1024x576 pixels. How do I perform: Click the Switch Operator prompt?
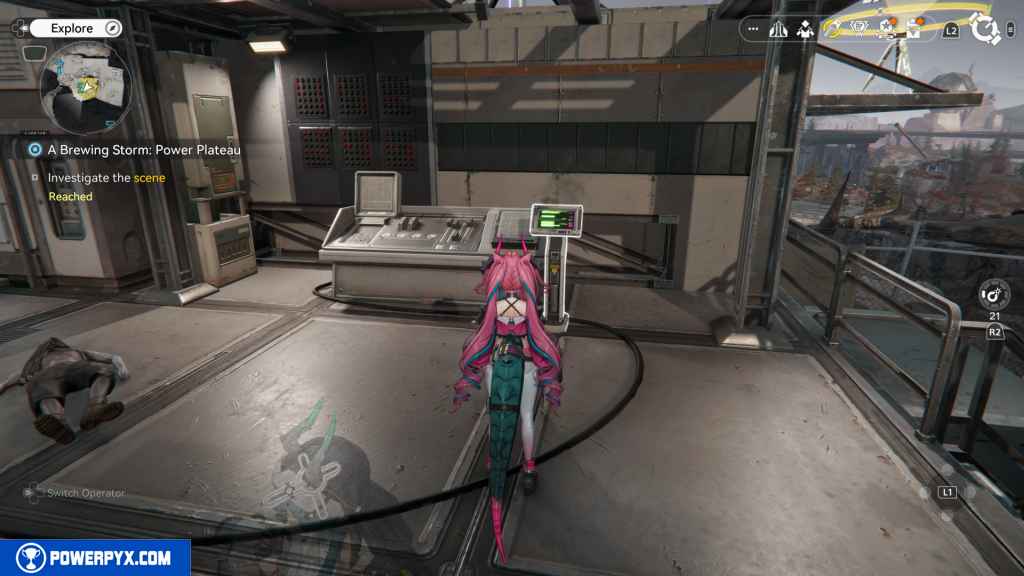point(74,493)
